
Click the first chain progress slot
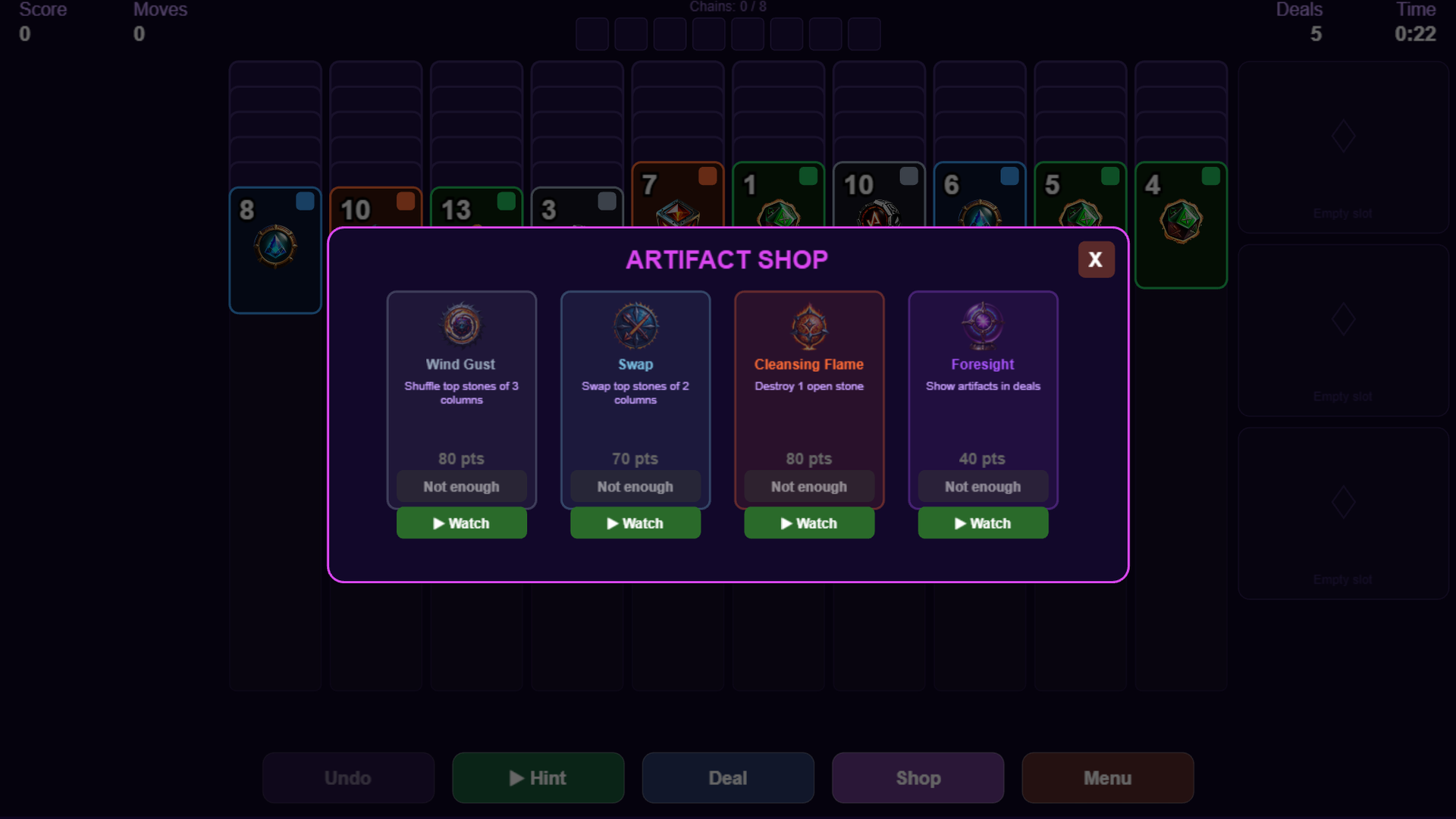(x=591, y=34)
